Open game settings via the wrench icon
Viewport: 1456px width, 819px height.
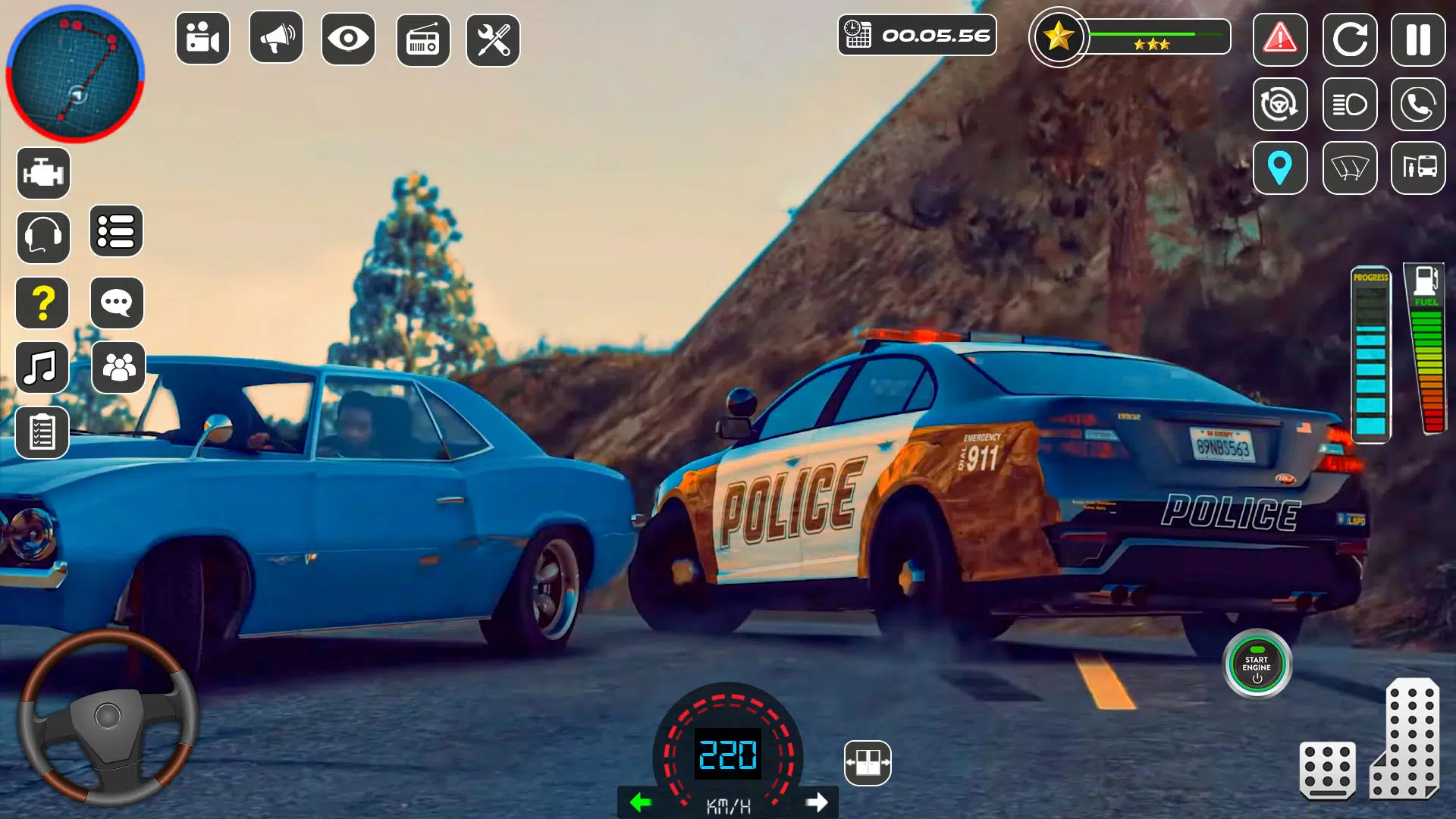(494, 38)
